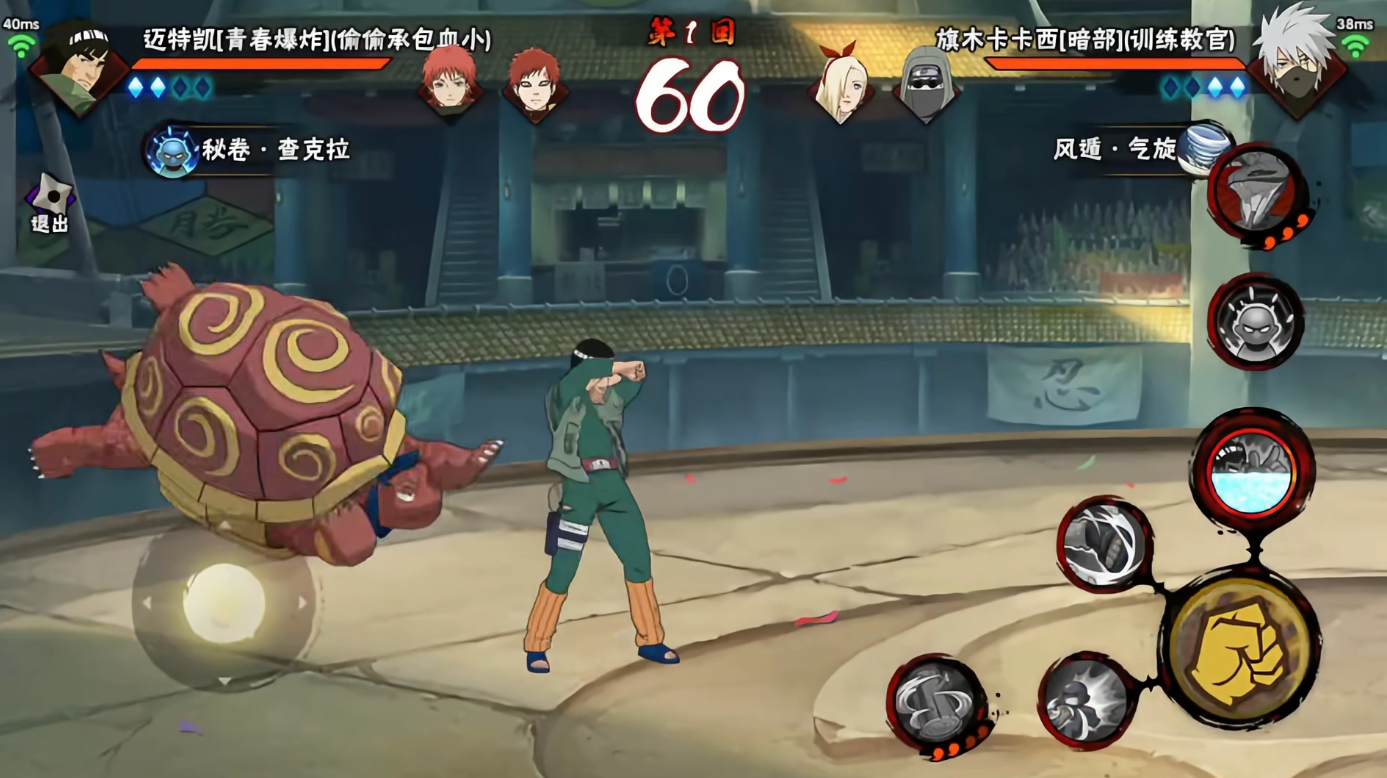Use the chakra secret scroll skill button
This screenshot has width=1387, height=778.
[171, 152]
